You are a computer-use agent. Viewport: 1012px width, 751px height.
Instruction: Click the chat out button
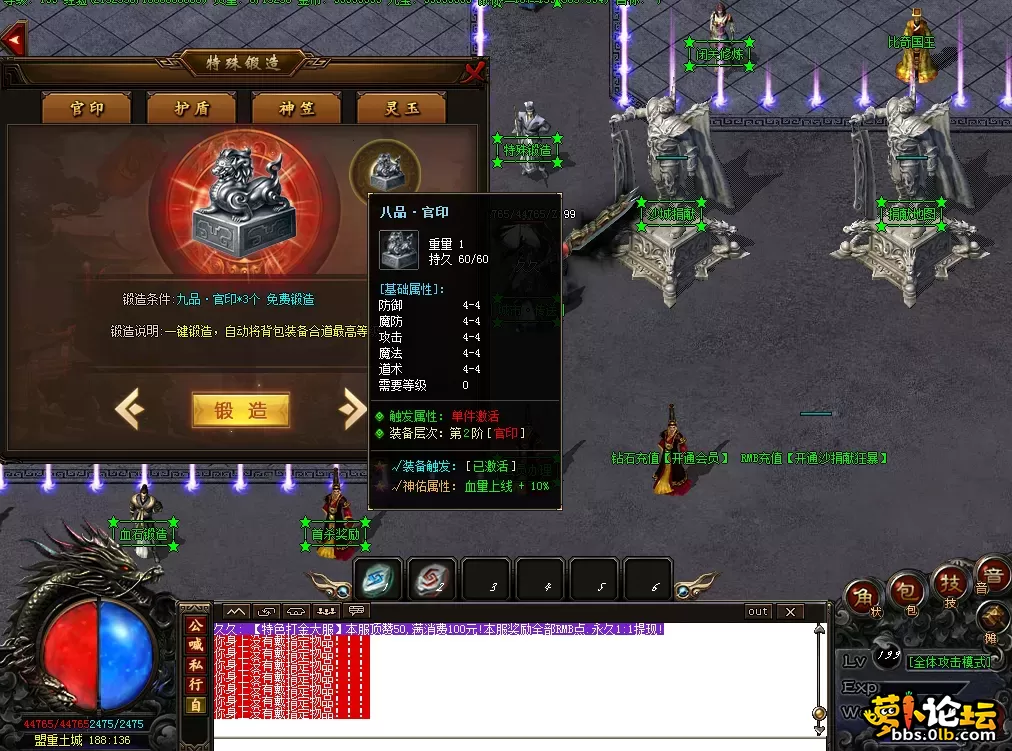click(758, 611)
